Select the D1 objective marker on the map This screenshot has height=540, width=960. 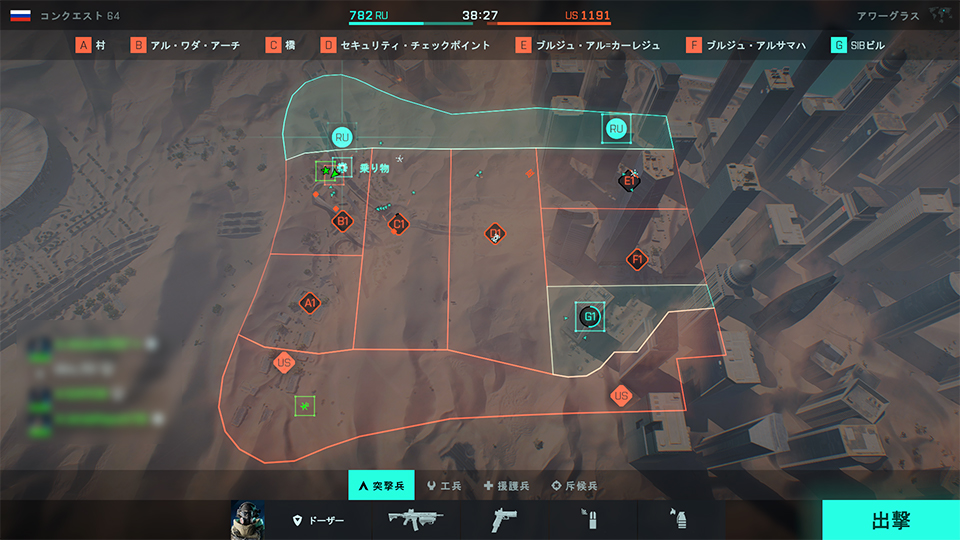[494, 234]
